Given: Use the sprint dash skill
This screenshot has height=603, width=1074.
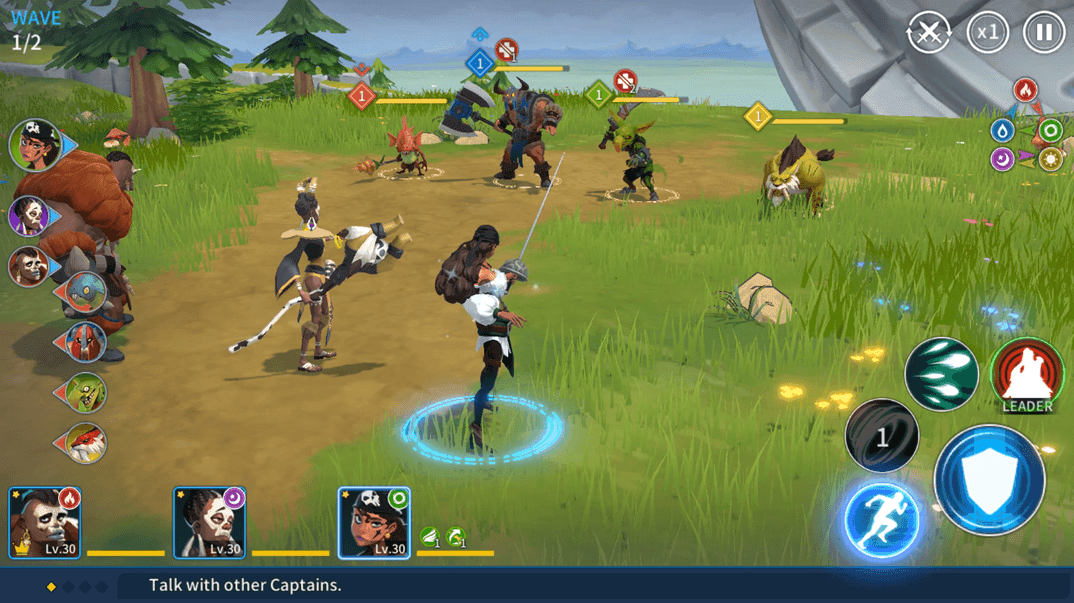Looking at the screenshot, I should pos(881,520).
